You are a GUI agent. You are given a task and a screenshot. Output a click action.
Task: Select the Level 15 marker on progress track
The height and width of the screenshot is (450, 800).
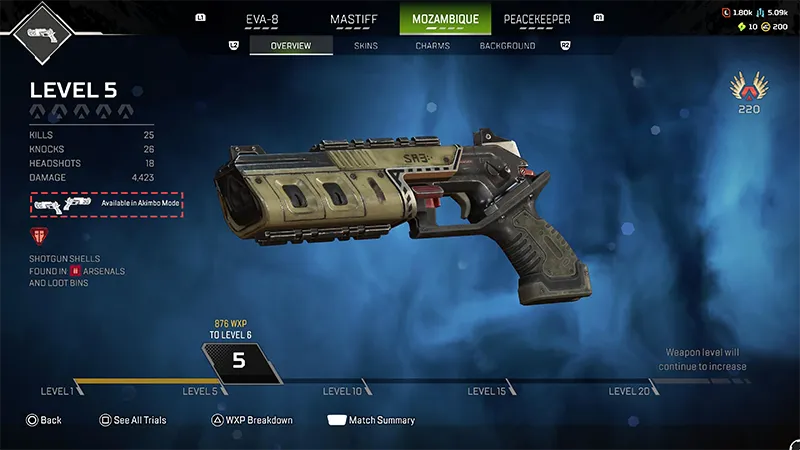[x=487, y=391]
